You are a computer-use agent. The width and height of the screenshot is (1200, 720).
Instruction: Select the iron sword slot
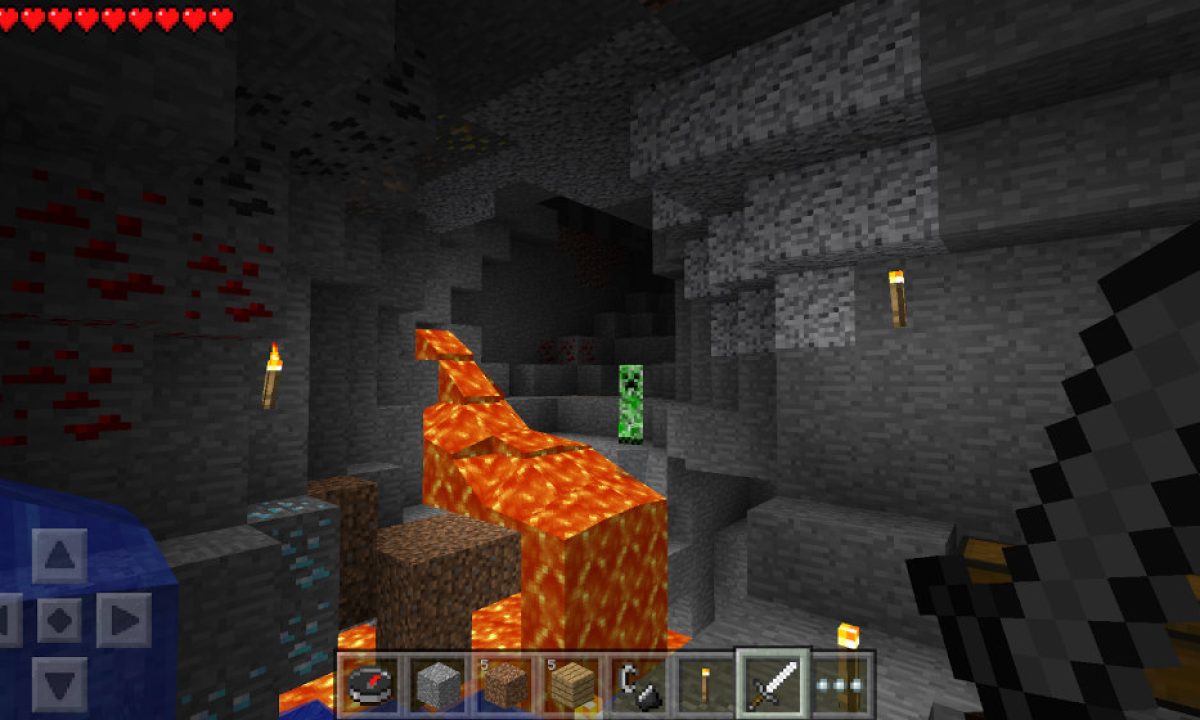[773, 683]
